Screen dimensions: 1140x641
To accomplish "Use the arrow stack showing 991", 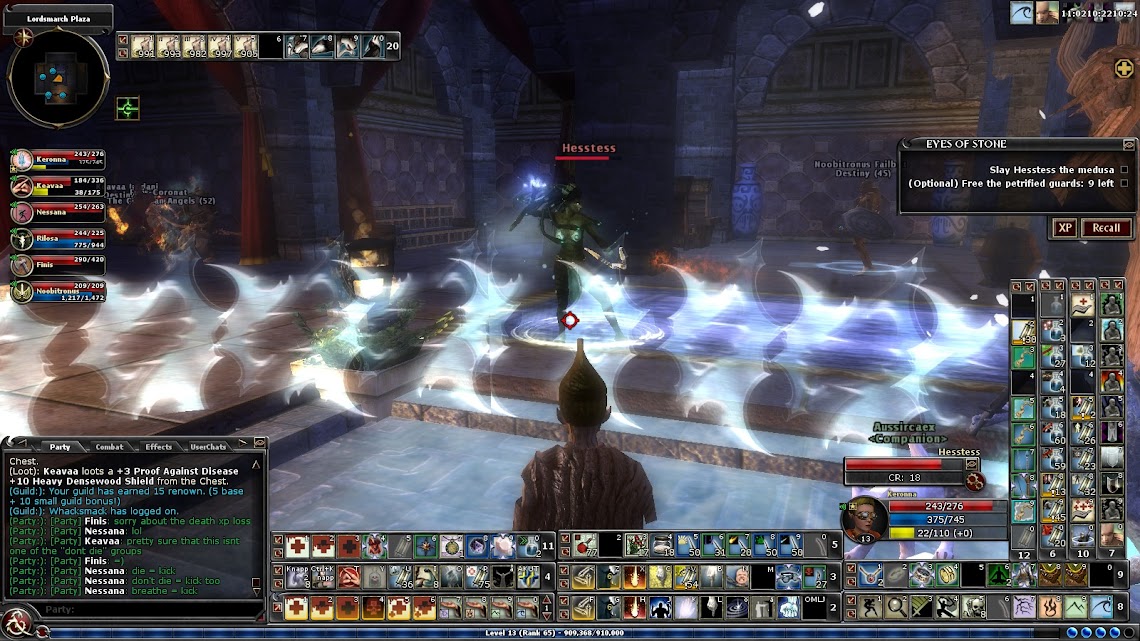I will [x=146, y=46].
